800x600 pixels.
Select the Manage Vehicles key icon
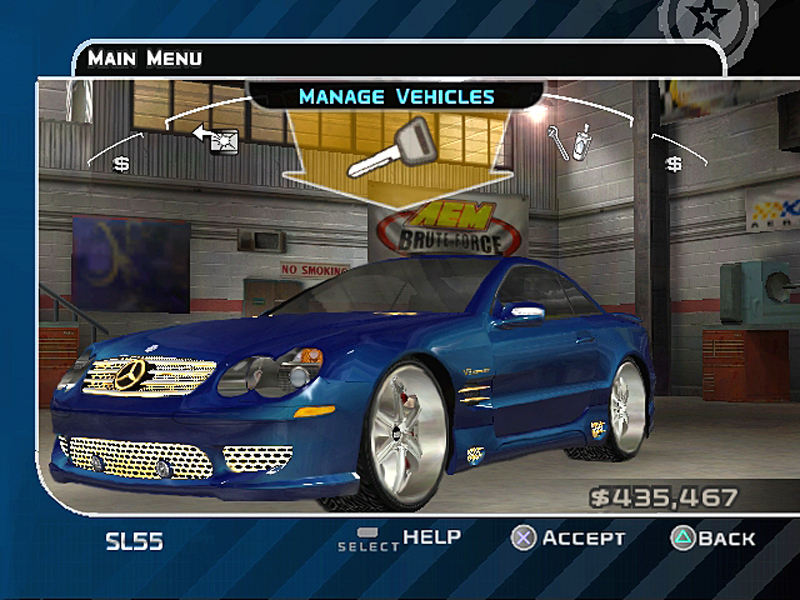click(388, 147)
